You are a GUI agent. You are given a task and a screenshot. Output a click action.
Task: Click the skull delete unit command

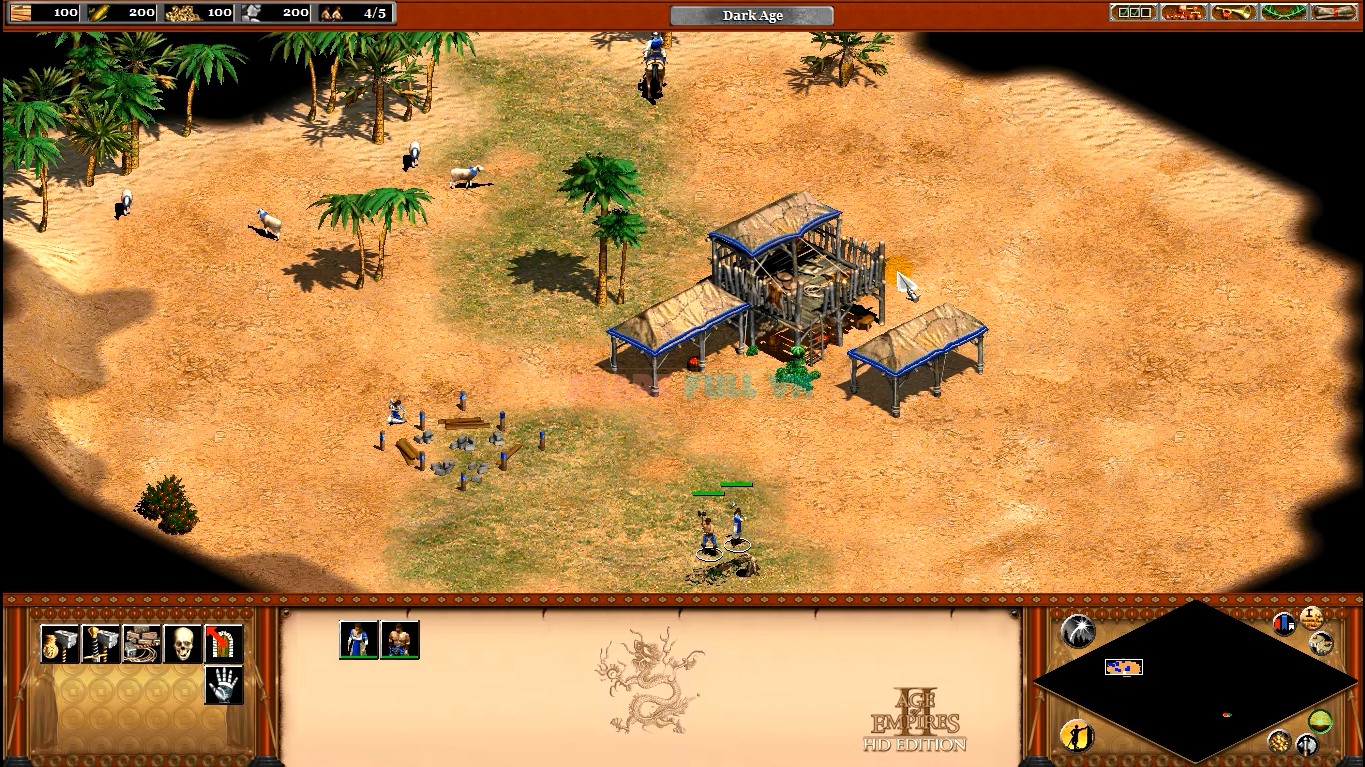(x=183, y=643)
